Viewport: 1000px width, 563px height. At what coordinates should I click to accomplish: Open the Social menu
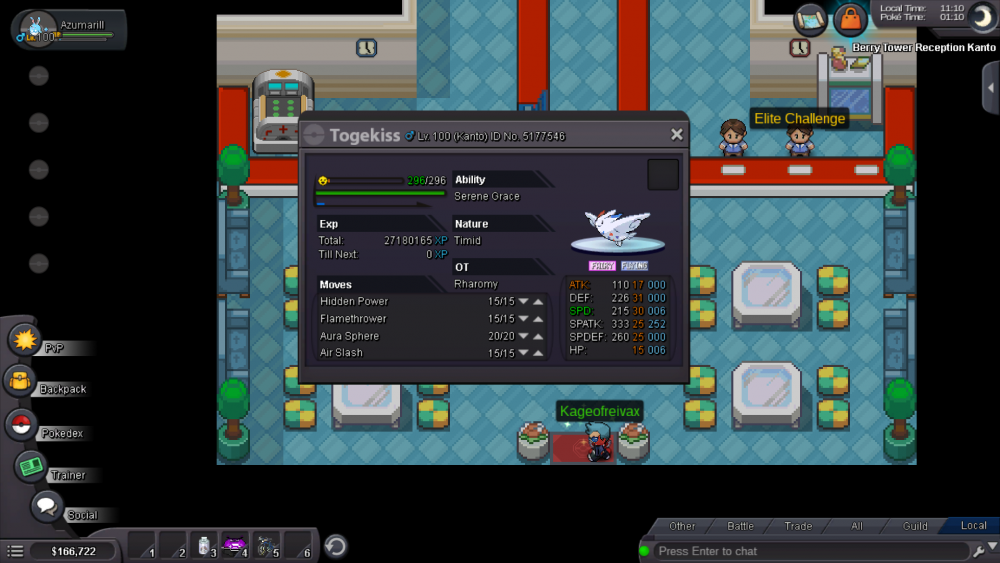(x=46, y=506)
